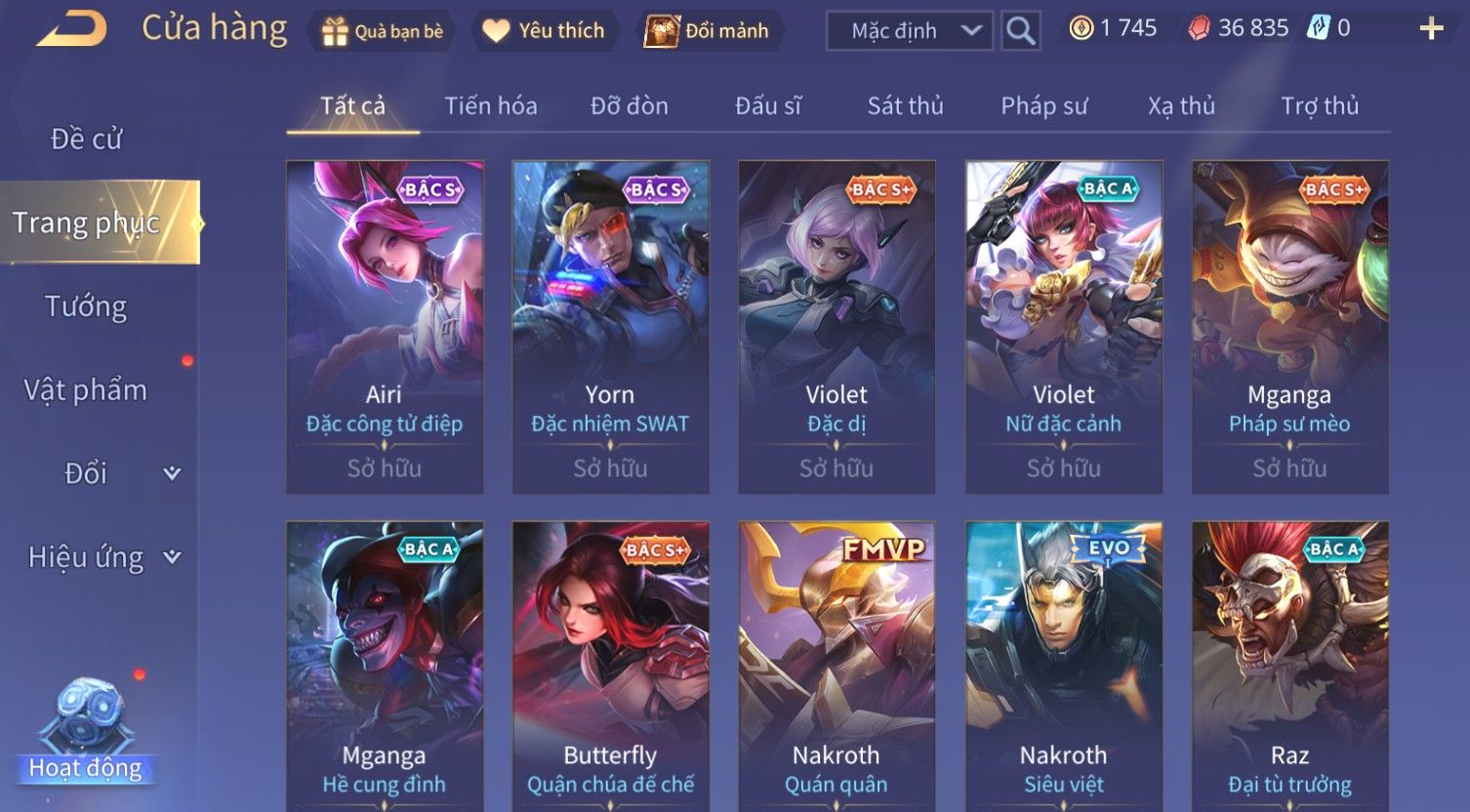Show the Pháp sư category
The width and height of the screenshot is (1470, 812).
coord(1043,106)
